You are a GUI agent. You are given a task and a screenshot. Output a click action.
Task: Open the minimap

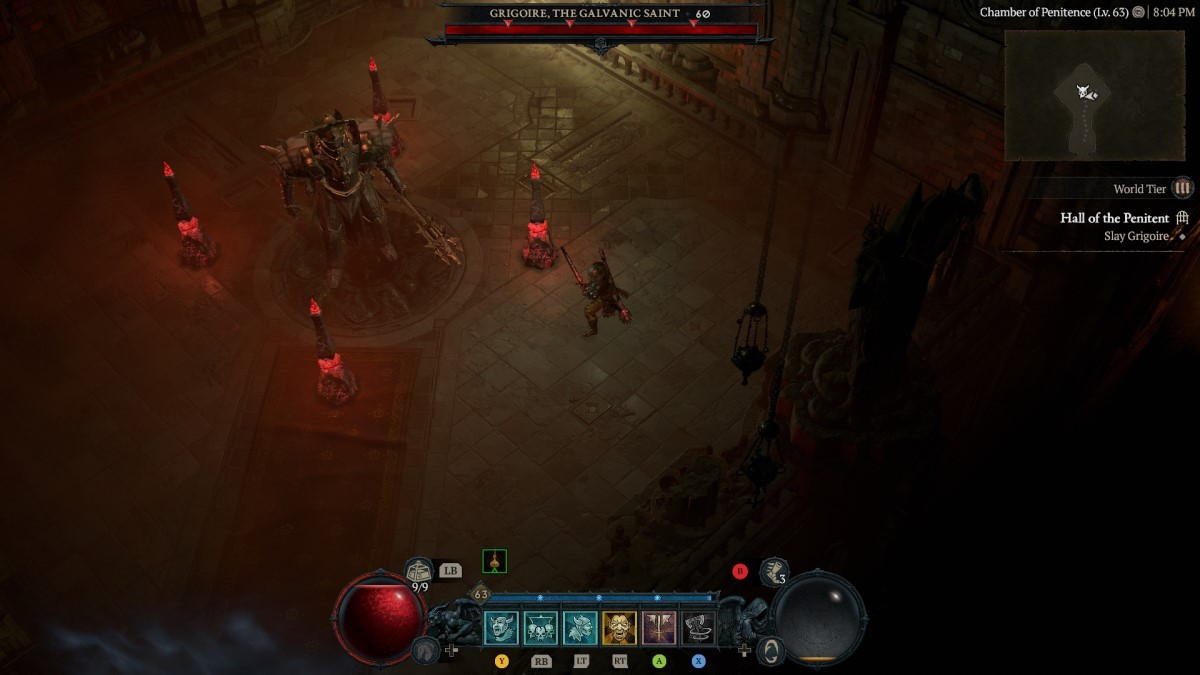[x=1094, y=95]
